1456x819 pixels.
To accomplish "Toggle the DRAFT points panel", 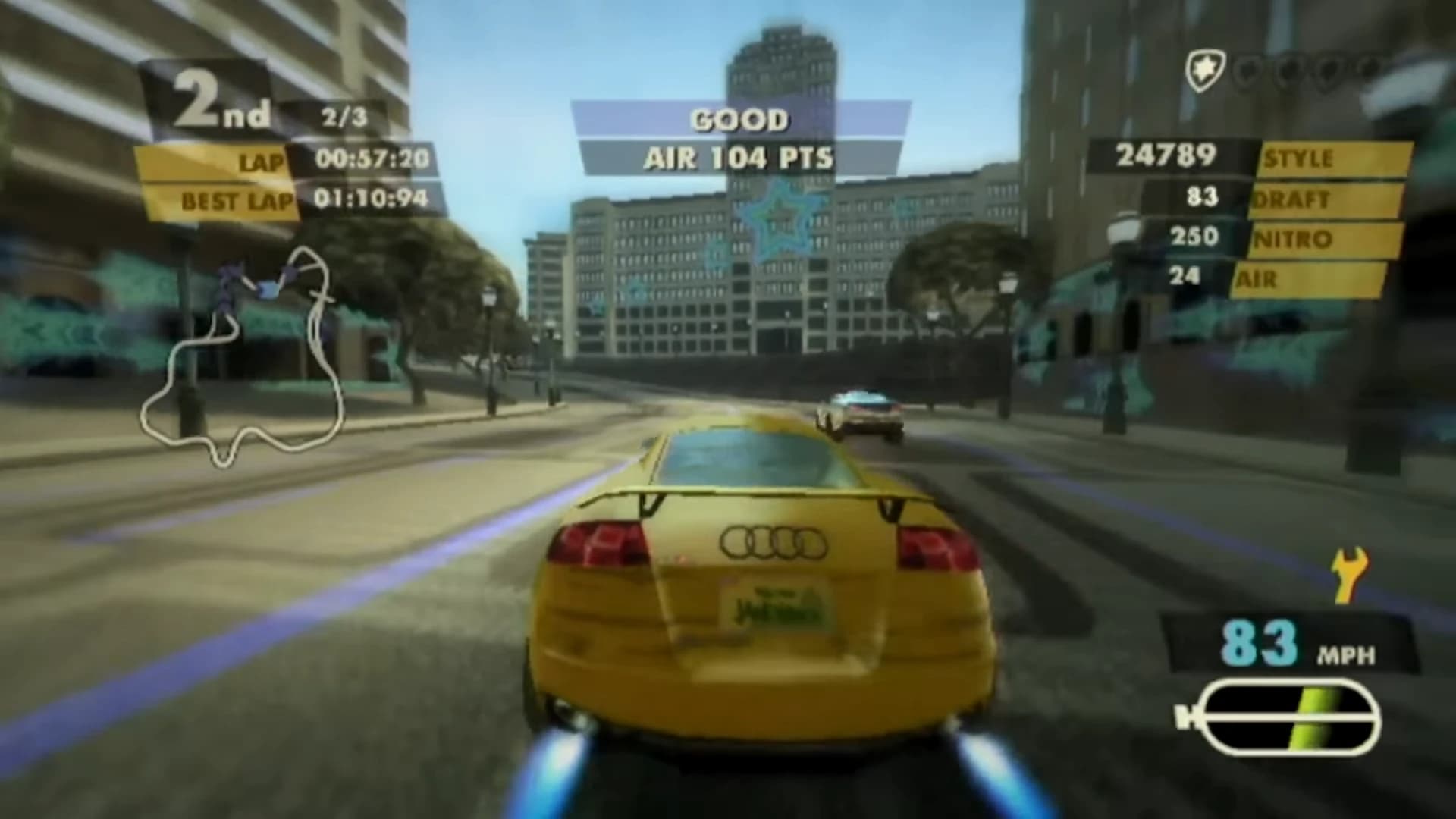I will 1289,199.
